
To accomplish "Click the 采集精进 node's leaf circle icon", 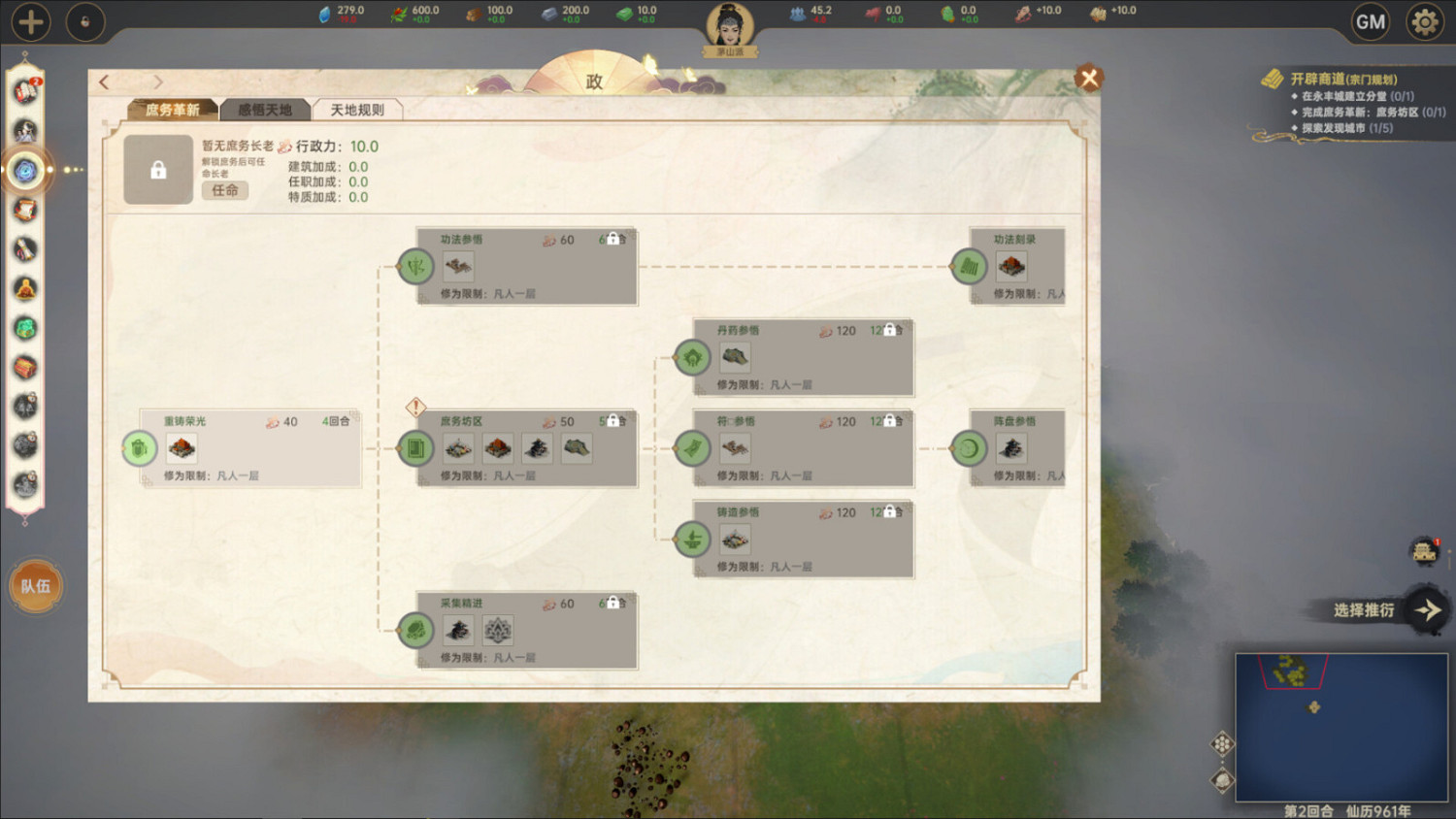I will 415,630.
